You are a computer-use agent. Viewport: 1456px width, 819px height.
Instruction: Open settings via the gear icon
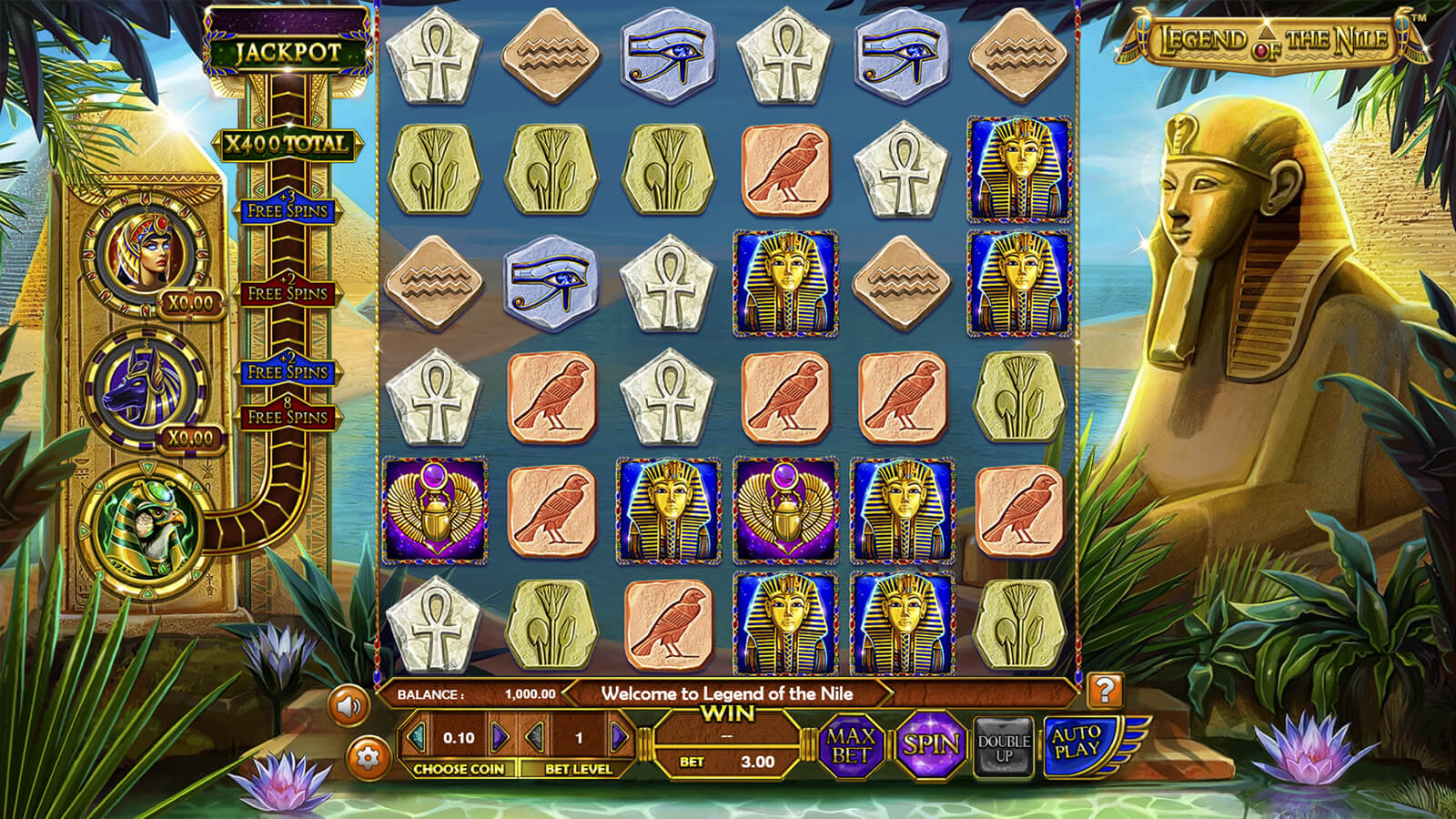coord(368,756)
